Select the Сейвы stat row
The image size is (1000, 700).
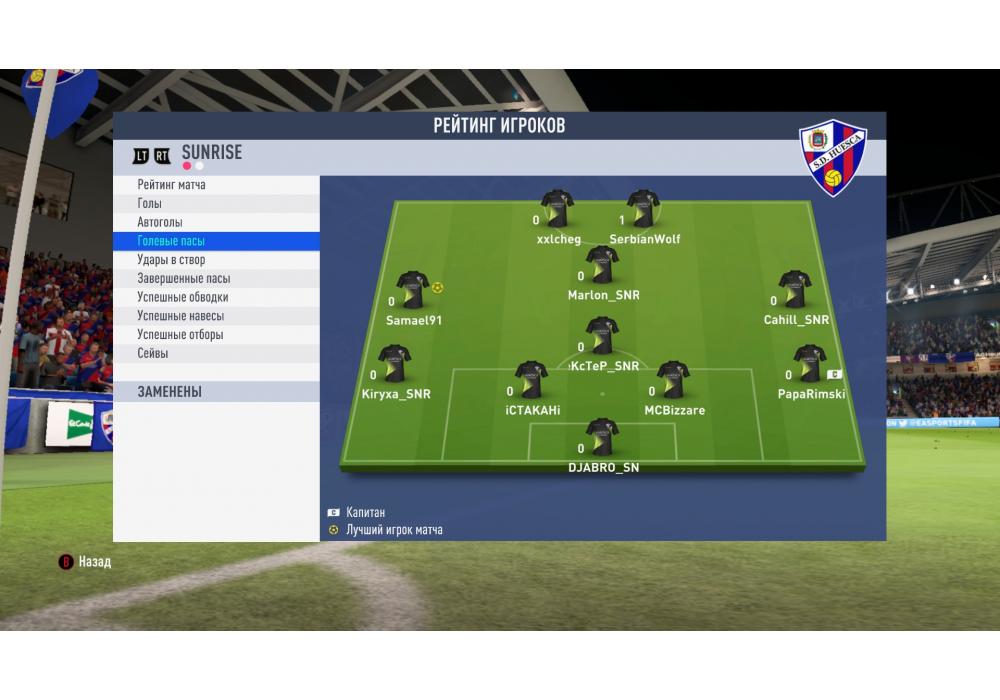point(216,354)
